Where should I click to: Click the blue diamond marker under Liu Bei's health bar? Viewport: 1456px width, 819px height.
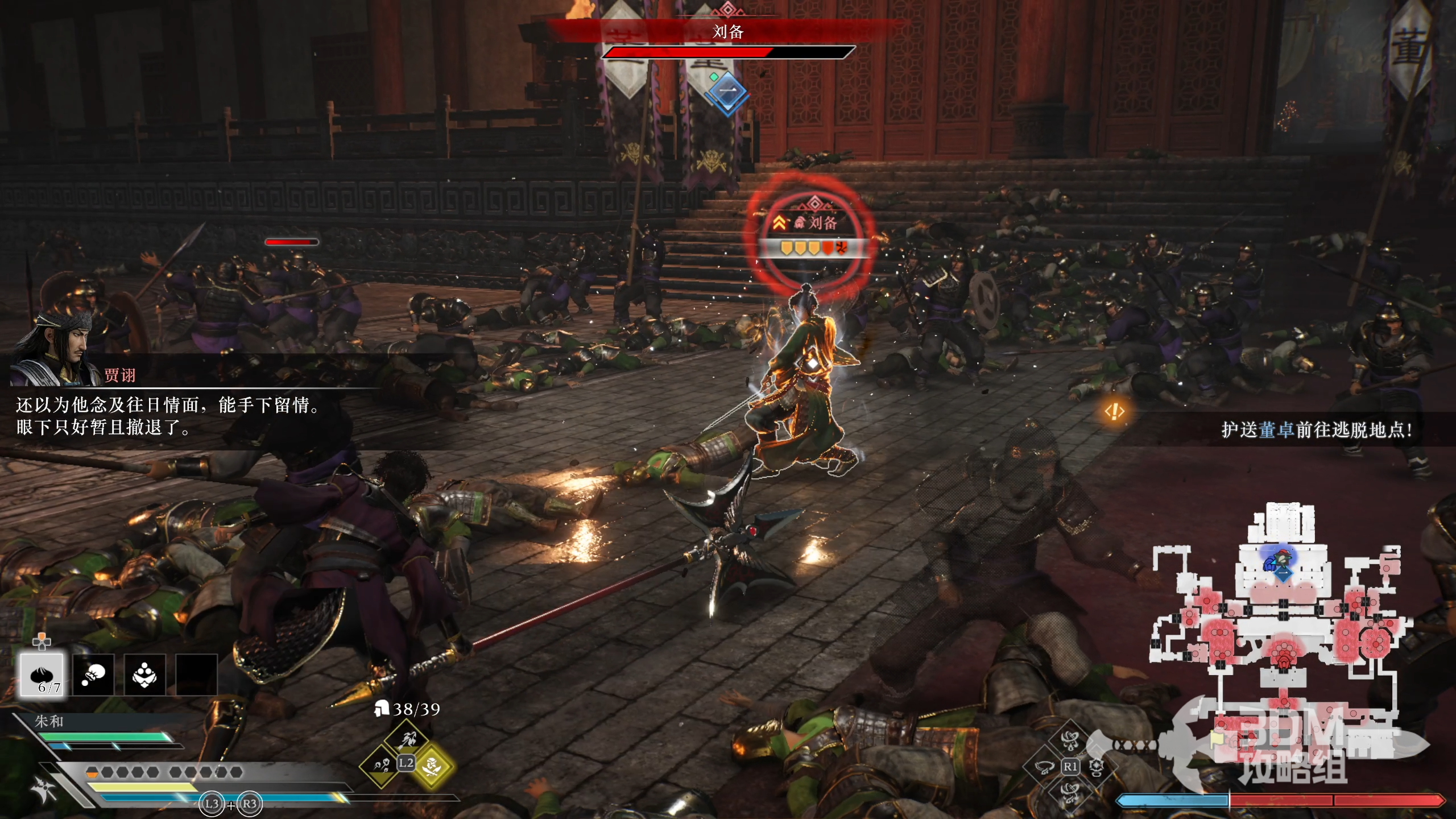(x=728, y=92)
